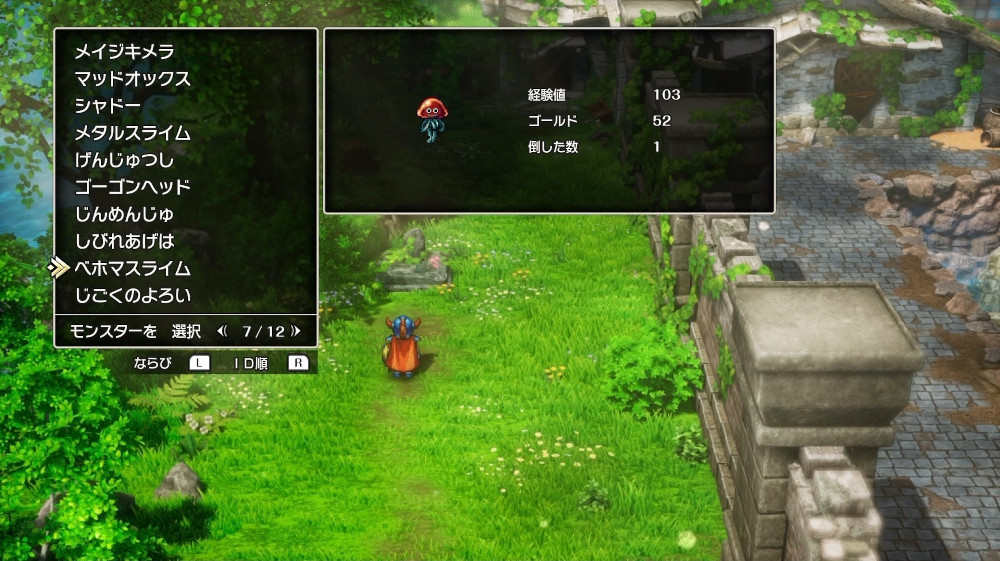Screen dimensions: 1000x561
Task: Select the ゴーゴンヘッド entry
Action: [132, 187]
